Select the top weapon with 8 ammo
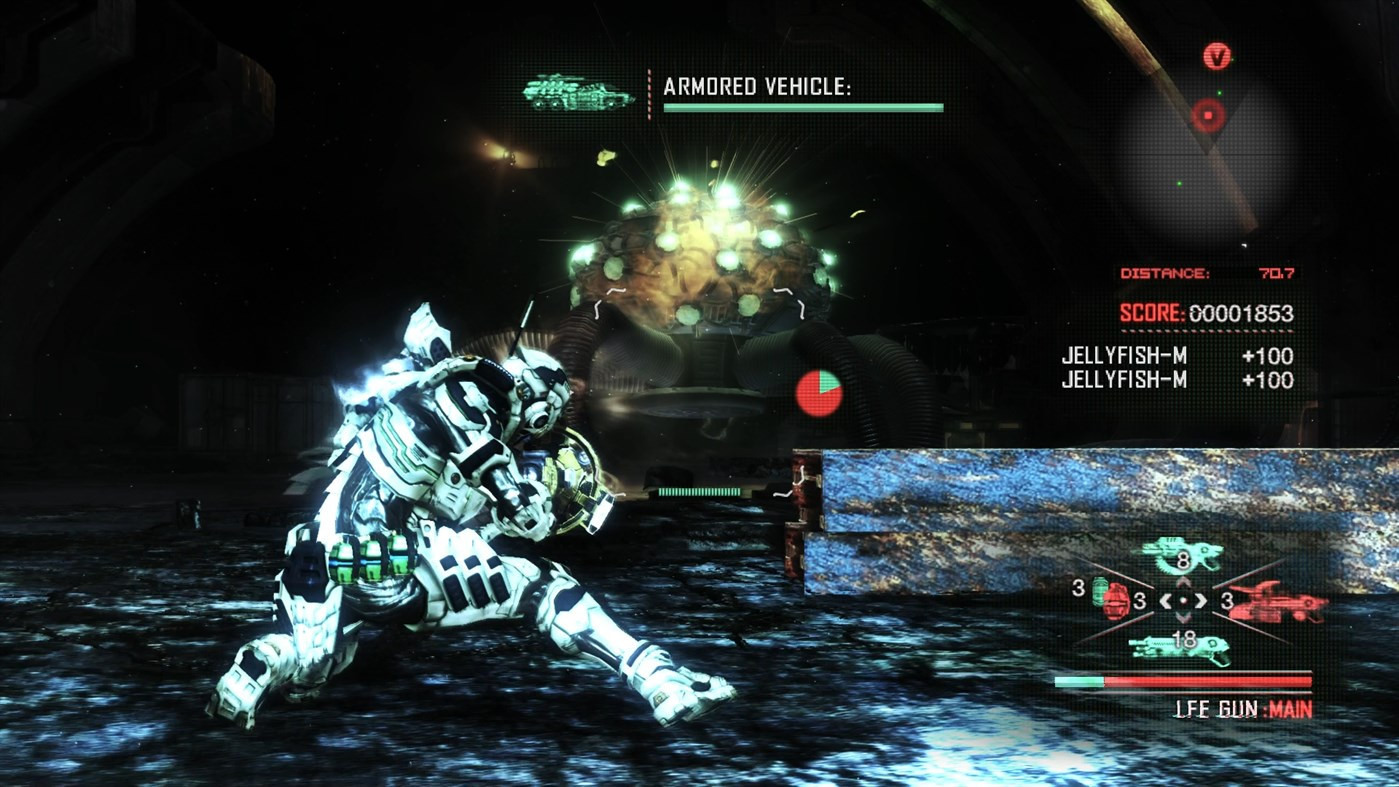 click(1181, 553)
